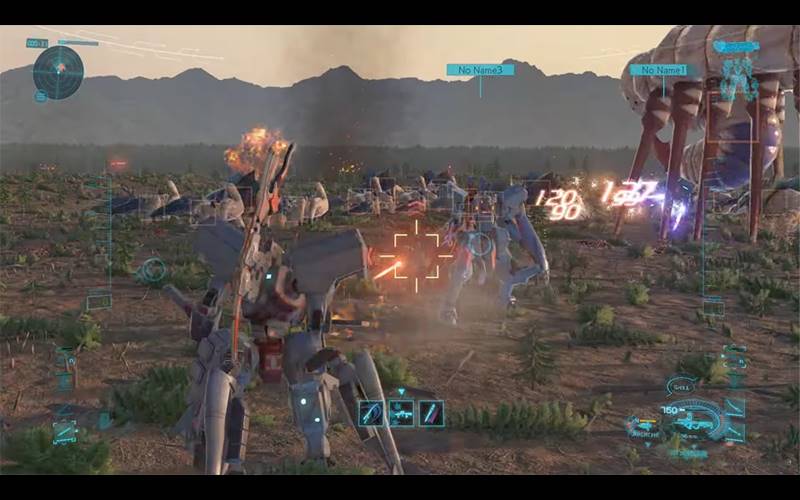Select the pink beam saber weapon slot
This screenshot has width=800, height=500.
point(431,412)
